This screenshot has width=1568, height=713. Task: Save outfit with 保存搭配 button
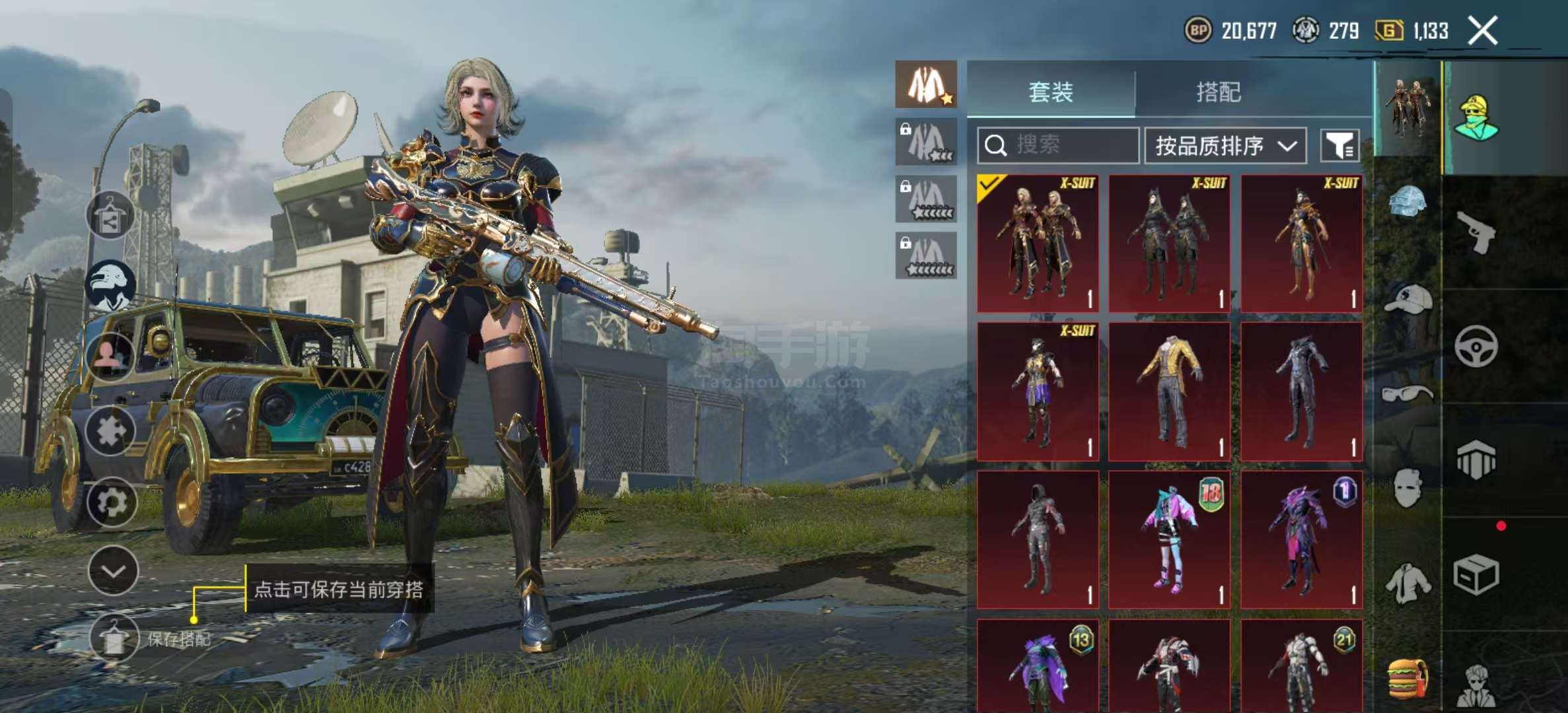point(114,638)
